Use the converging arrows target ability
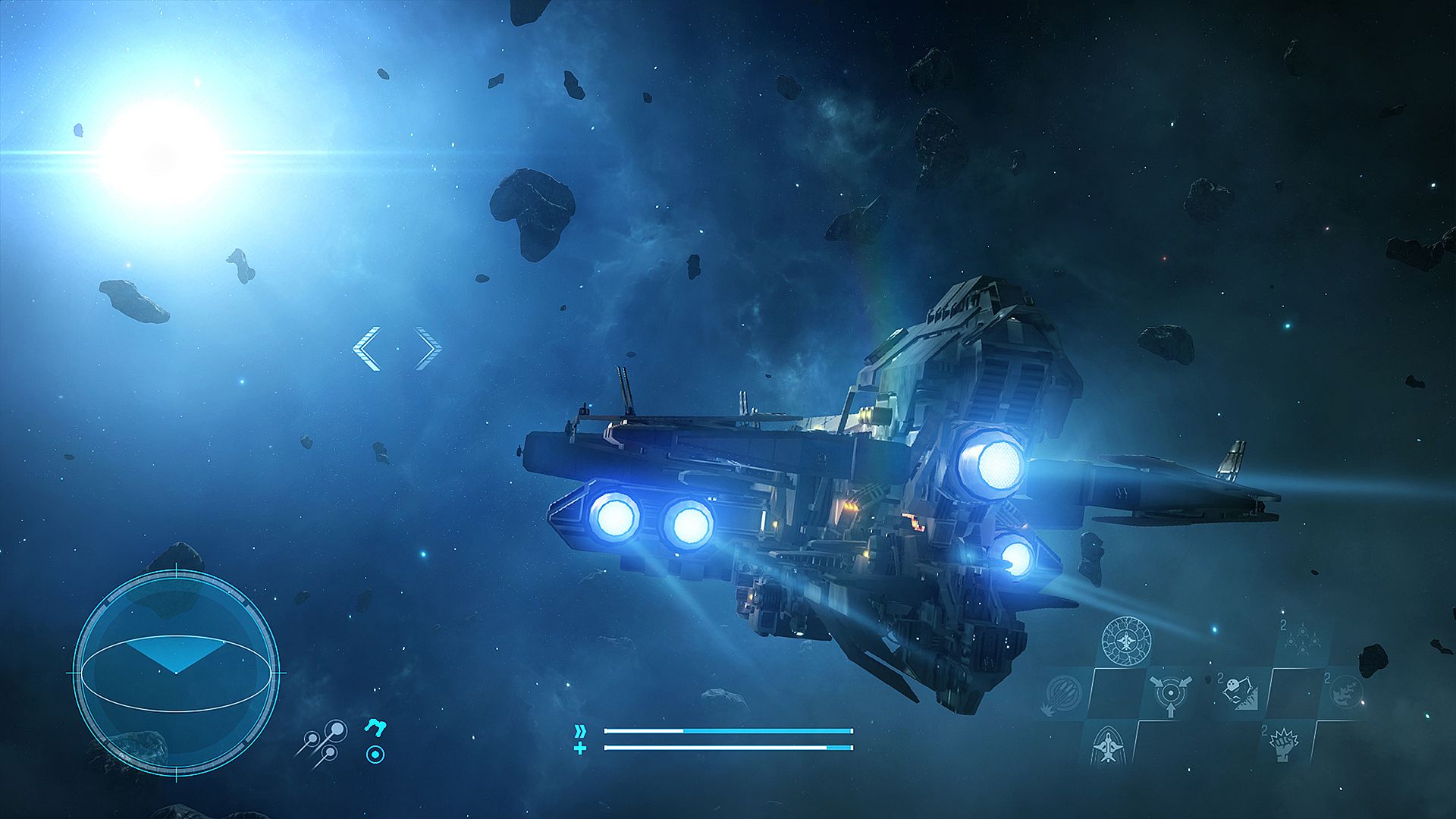Screen dimensions: 1456x819 (x=1170, y=694)
